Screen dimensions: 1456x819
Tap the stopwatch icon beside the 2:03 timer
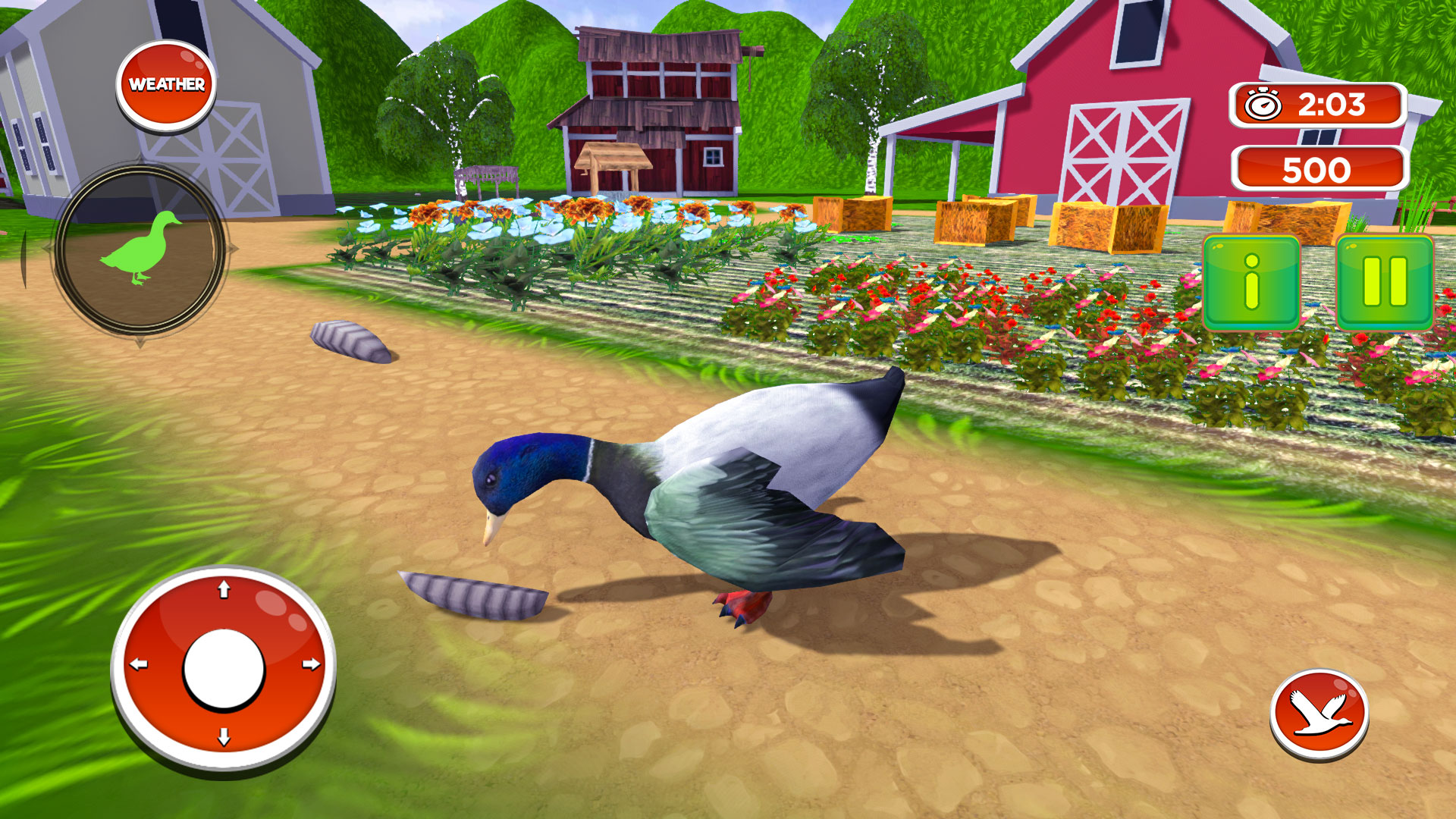pos(1263,104)
